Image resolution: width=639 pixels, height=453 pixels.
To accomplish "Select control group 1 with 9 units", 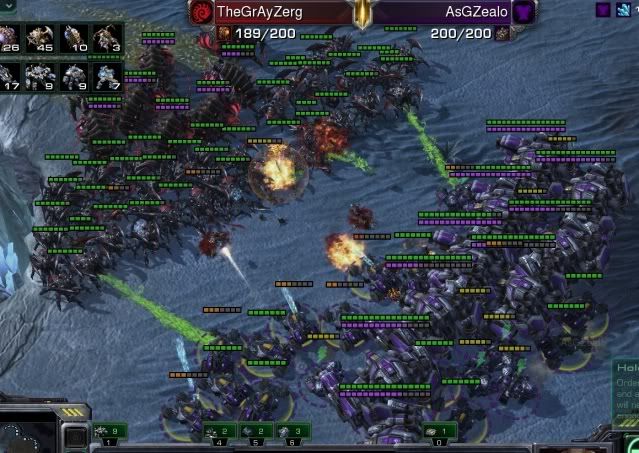I will [x=109, y=431].
